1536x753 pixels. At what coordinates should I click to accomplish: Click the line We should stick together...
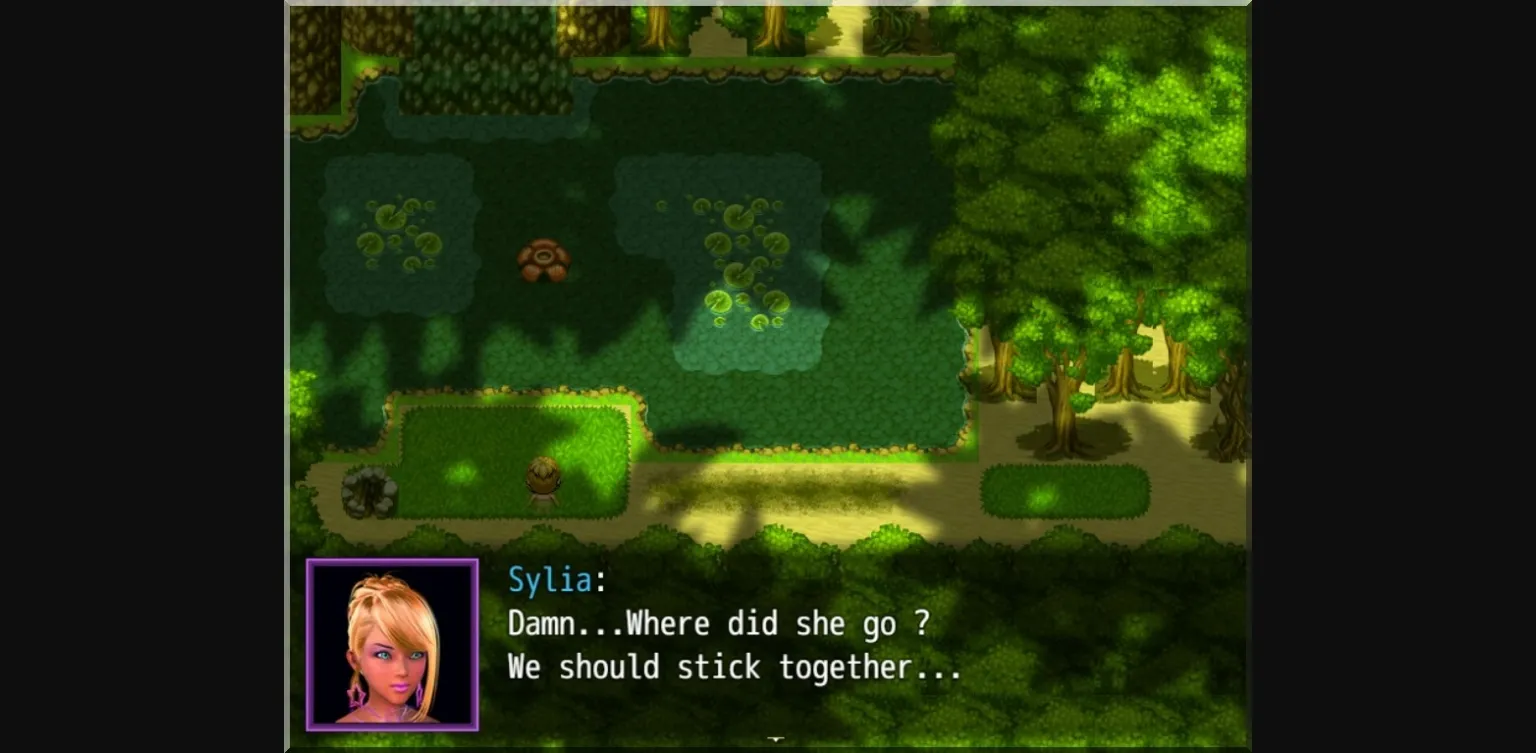(735, 668)
